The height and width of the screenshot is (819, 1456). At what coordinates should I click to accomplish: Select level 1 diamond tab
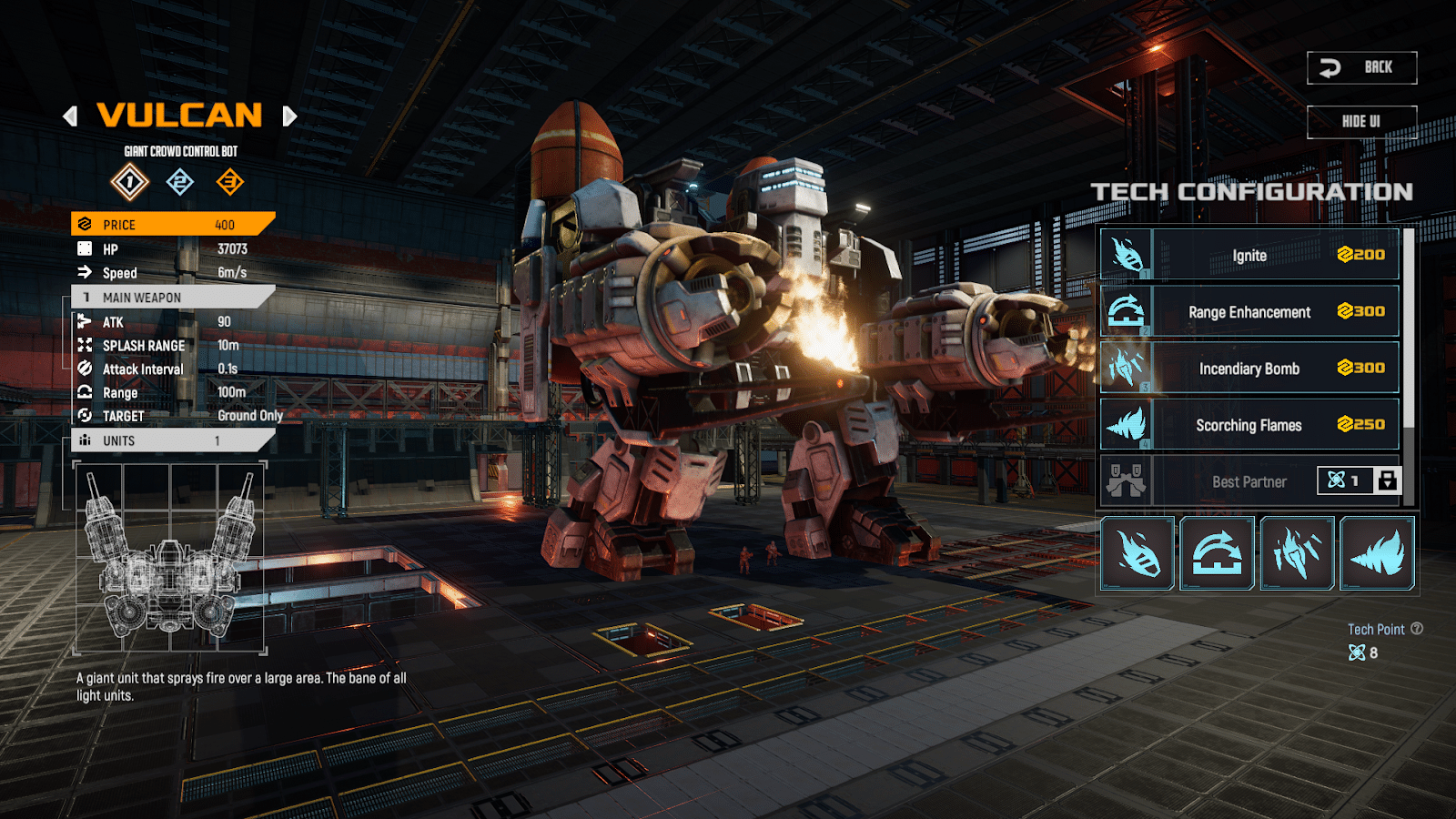click(x=130, y=182)
